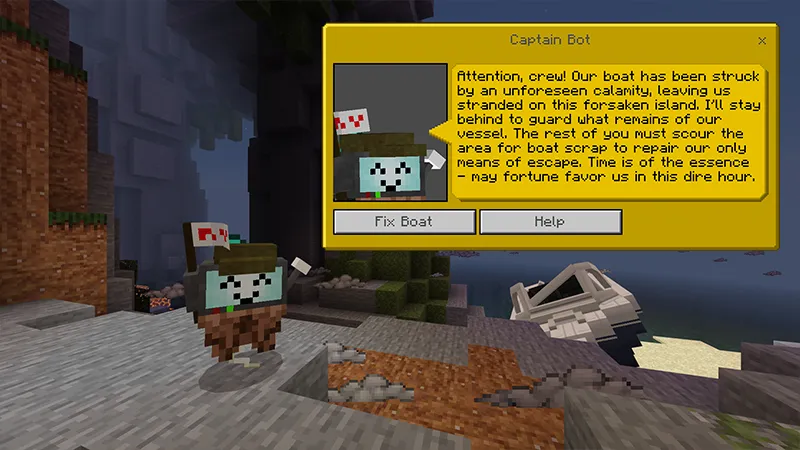
Task: Open the Help option from Captain Bot
Action: click(x=550, y=221)
